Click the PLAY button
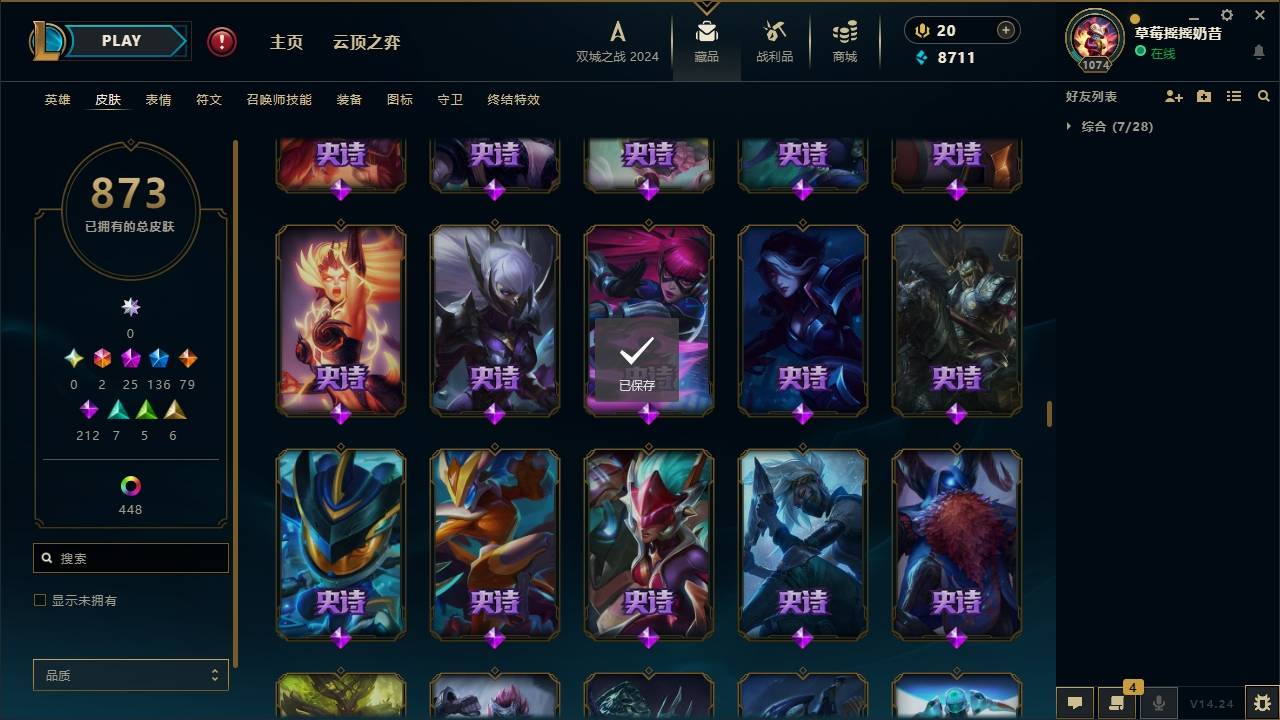 [x=121, y=40]
